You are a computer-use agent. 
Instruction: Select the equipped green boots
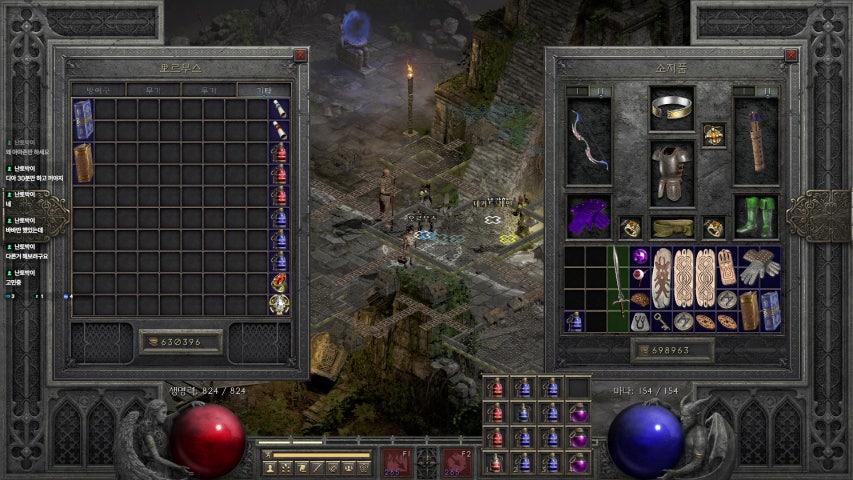point(755,216)
